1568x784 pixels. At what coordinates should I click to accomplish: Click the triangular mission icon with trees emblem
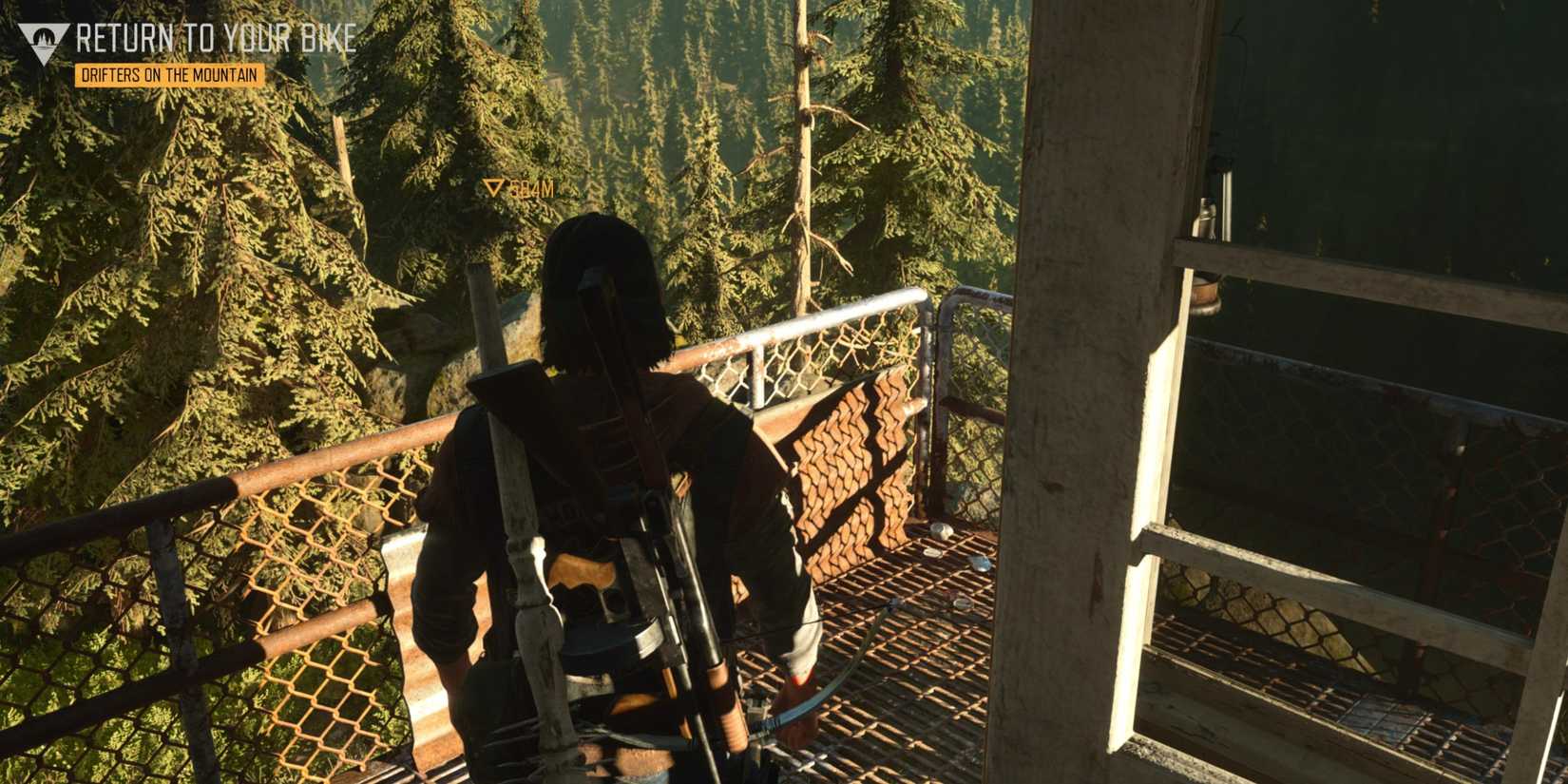pos(42,40)
